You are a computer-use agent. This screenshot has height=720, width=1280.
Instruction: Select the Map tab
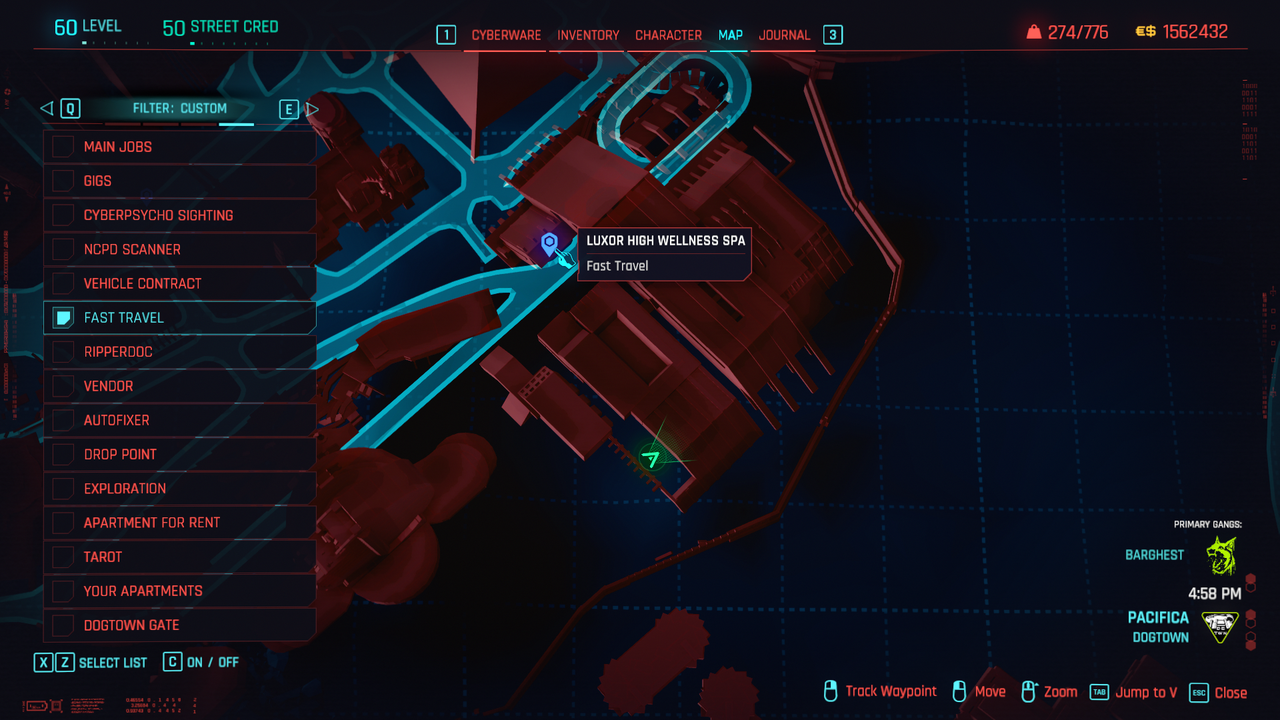point(730,35)
